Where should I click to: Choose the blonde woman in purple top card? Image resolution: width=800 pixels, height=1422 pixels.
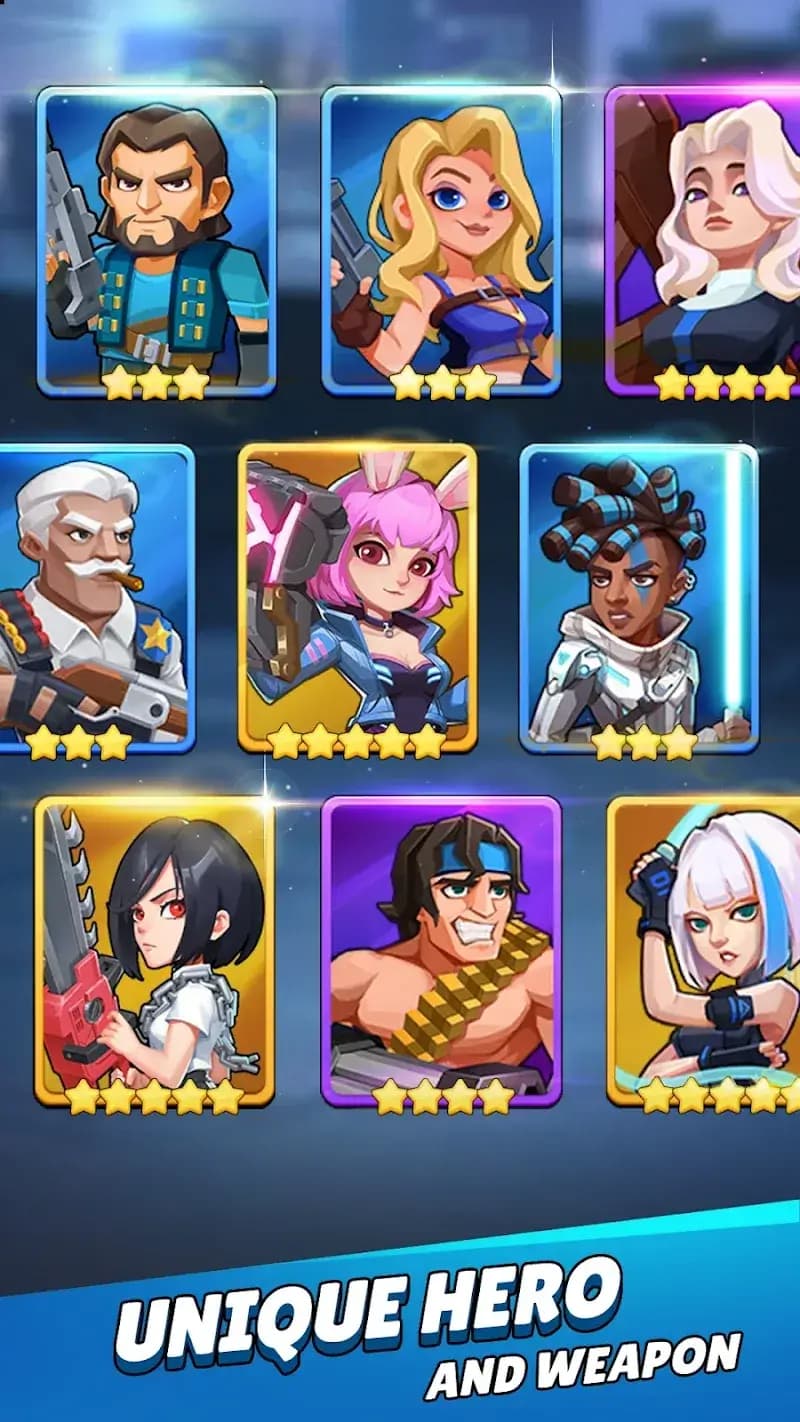click(441, 240)
